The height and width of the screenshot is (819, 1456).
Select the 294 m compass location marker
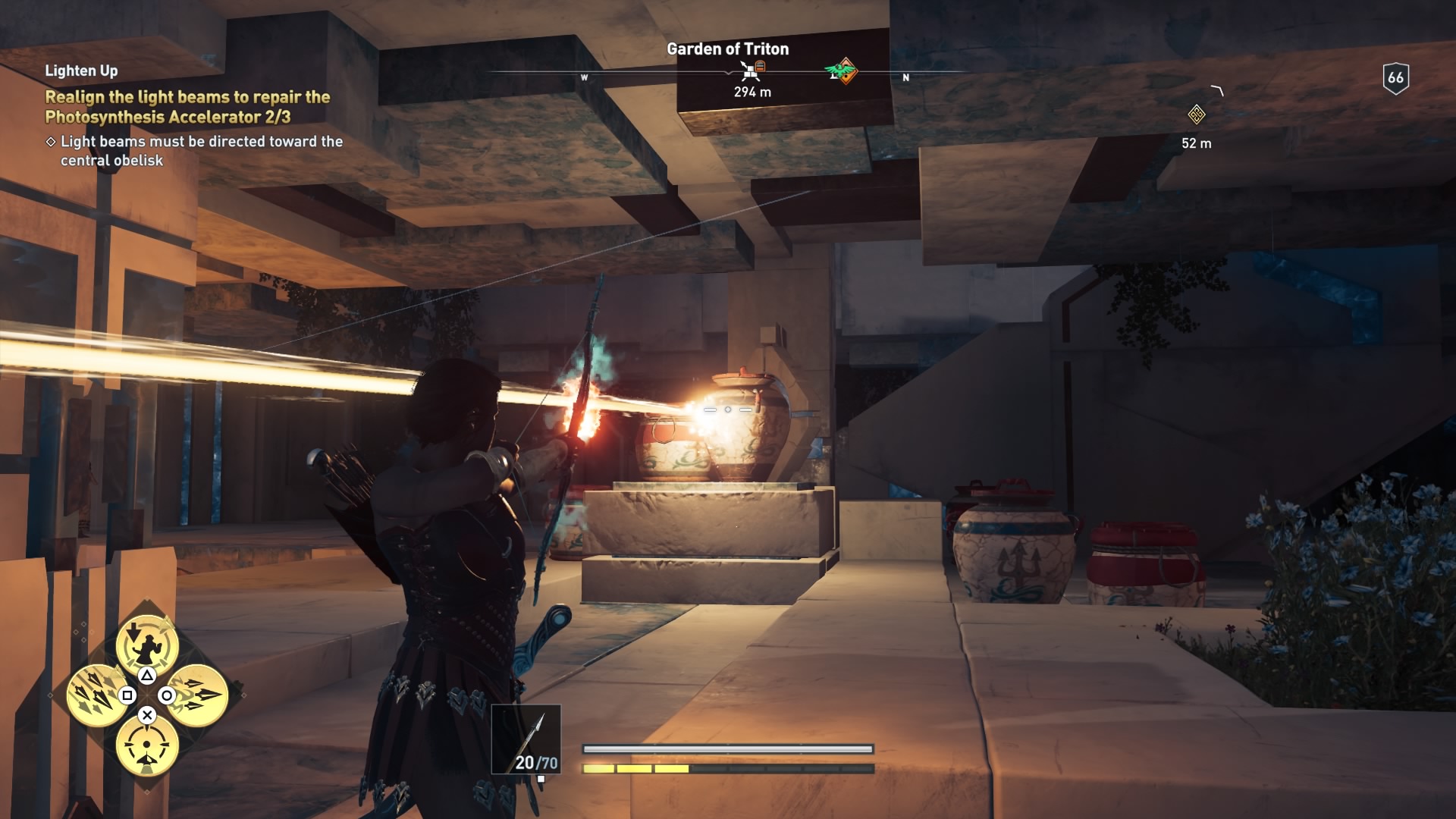[x=751, y=72]
